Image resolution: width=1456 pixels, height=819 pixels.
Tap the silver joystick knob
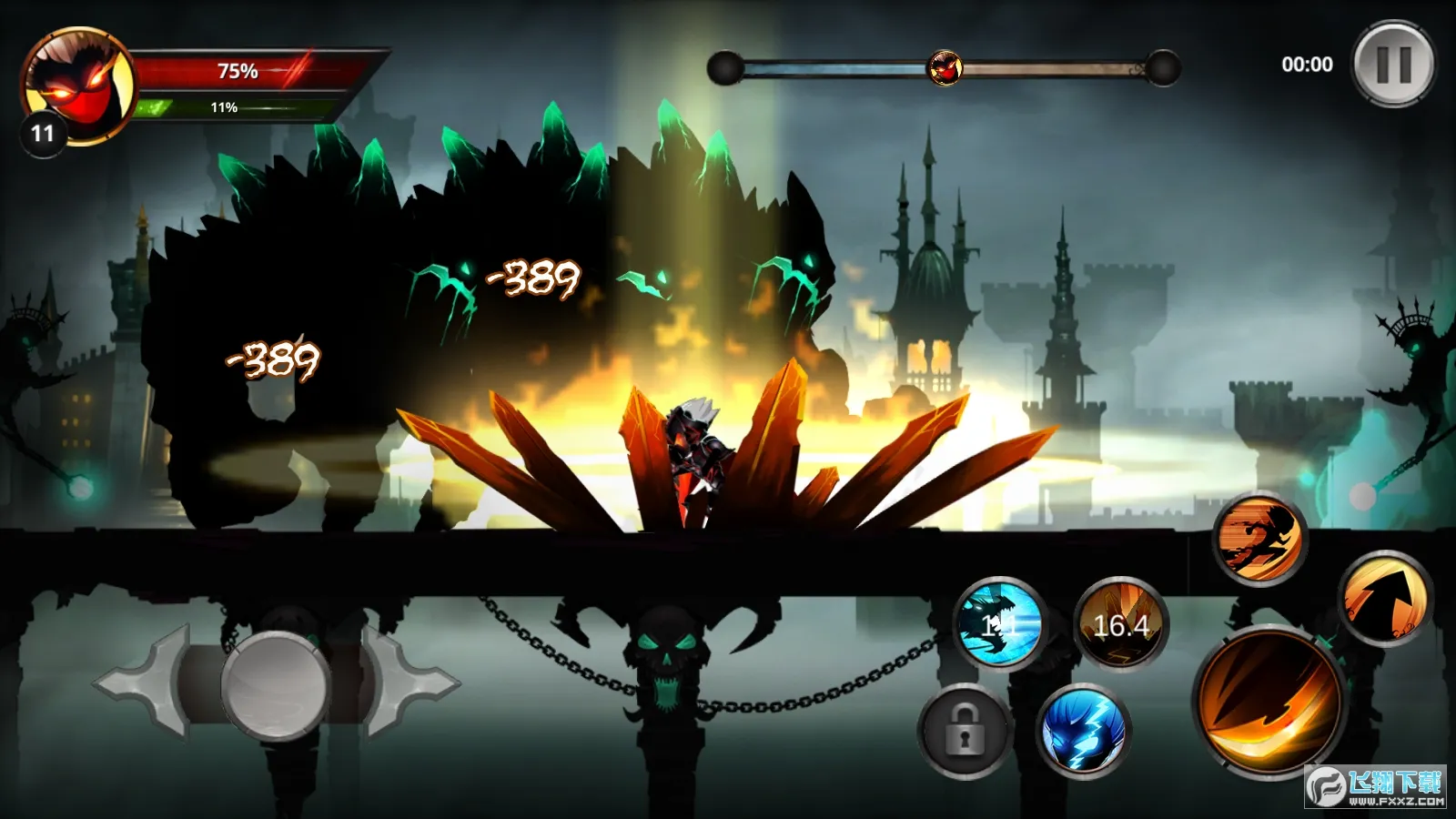pos(274,684)
